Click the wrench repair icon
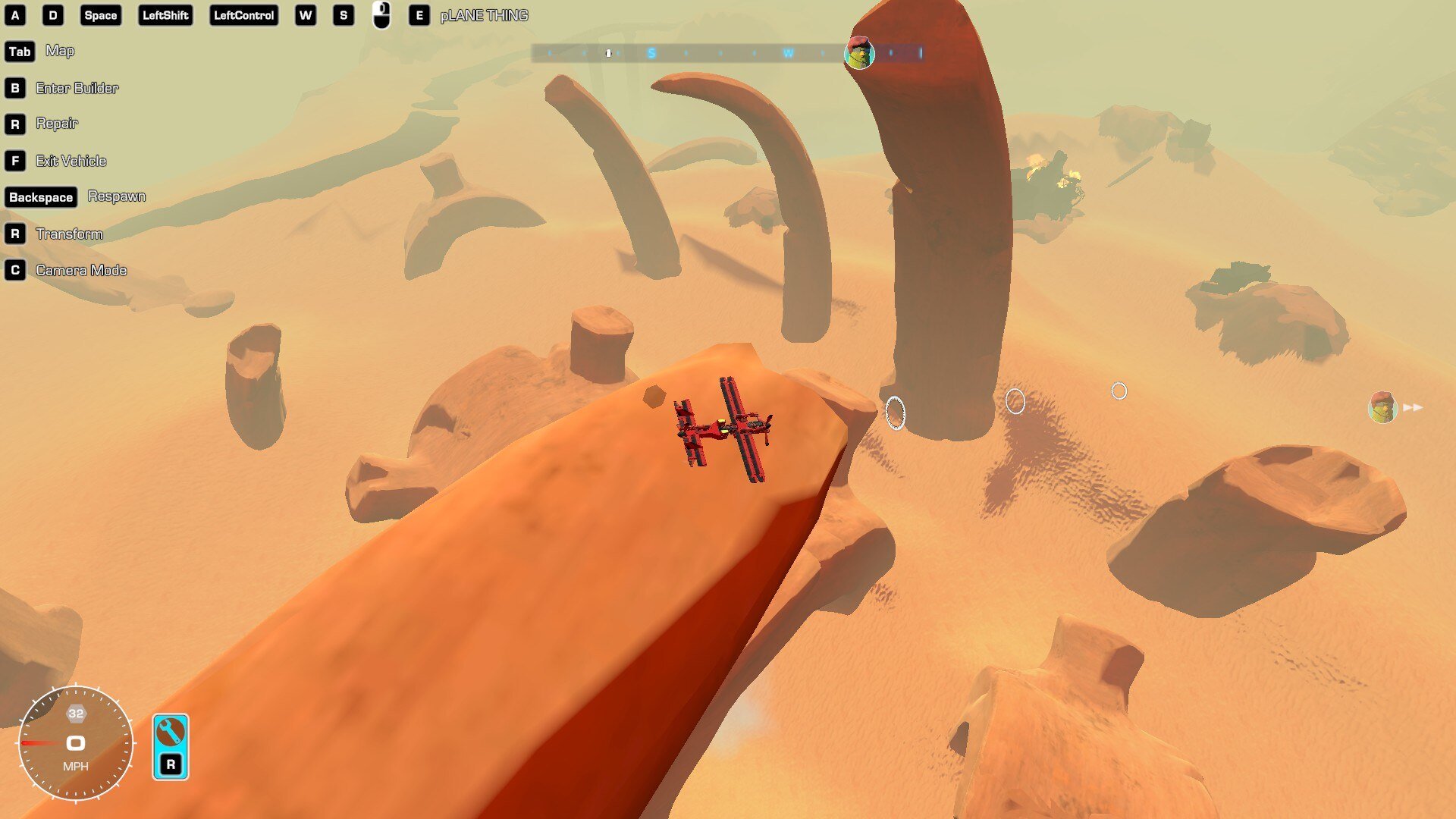This screenshot has height=819, width=1456. [170, 733]
